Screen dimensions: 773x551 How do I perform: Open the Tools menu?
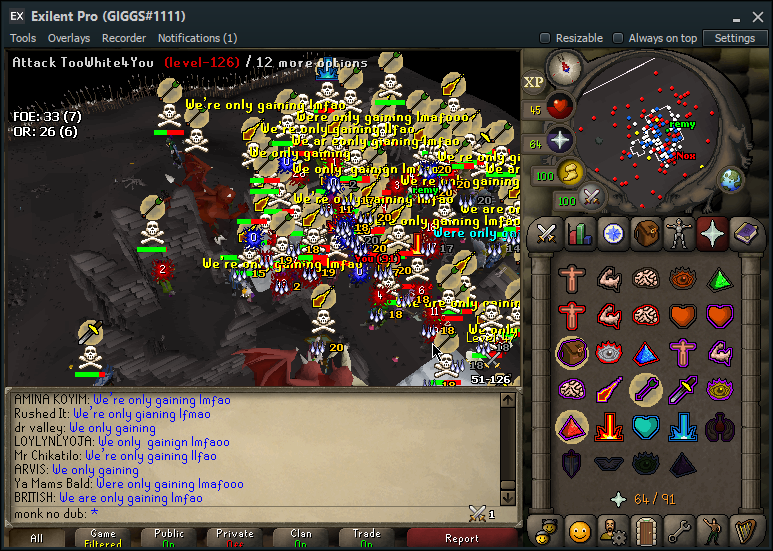pos(23,38)
